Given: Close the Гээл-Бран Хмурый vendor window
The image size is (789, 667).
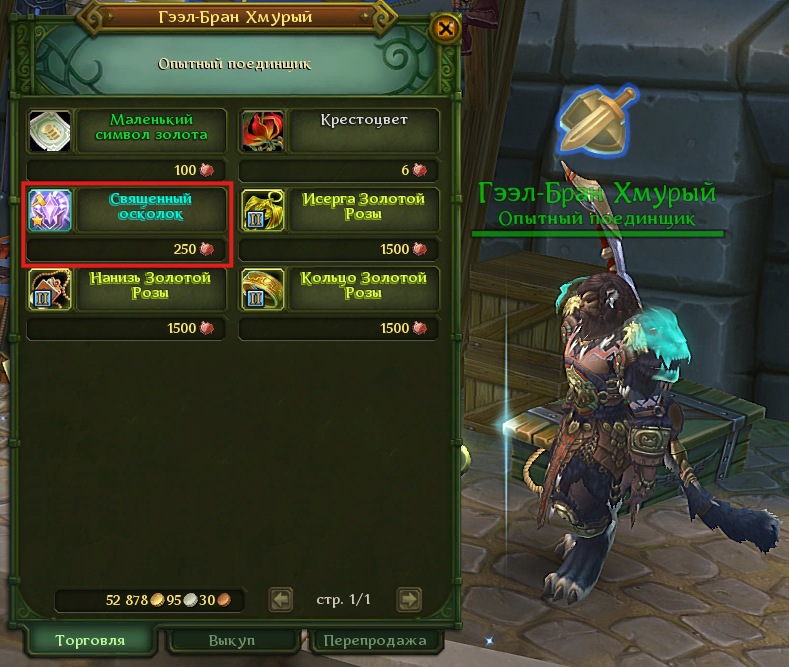Looking at the screenshot, I should tap(446, 29).
